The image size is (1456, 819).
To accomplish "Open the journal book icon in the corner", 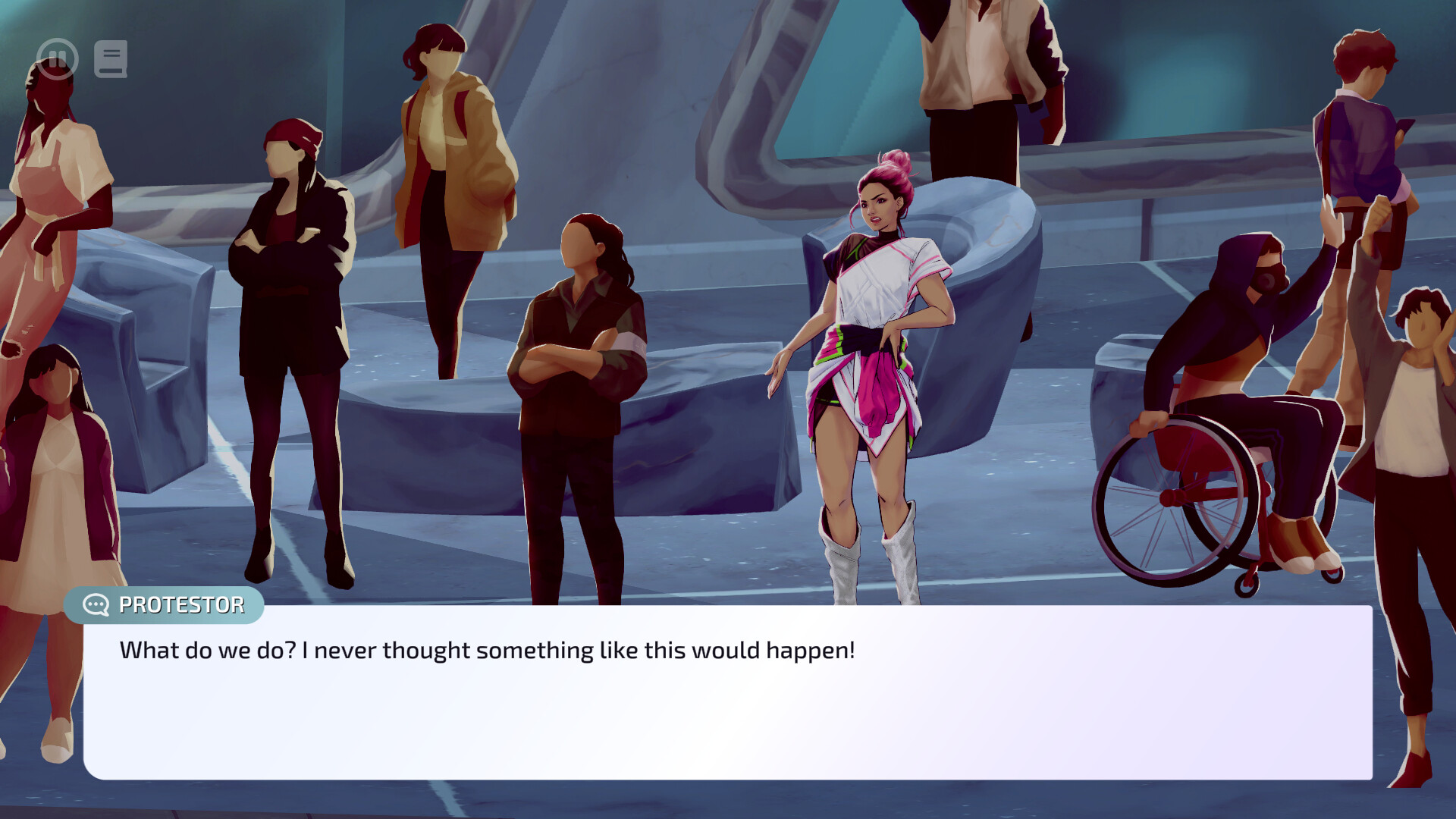I will [109, 58].
